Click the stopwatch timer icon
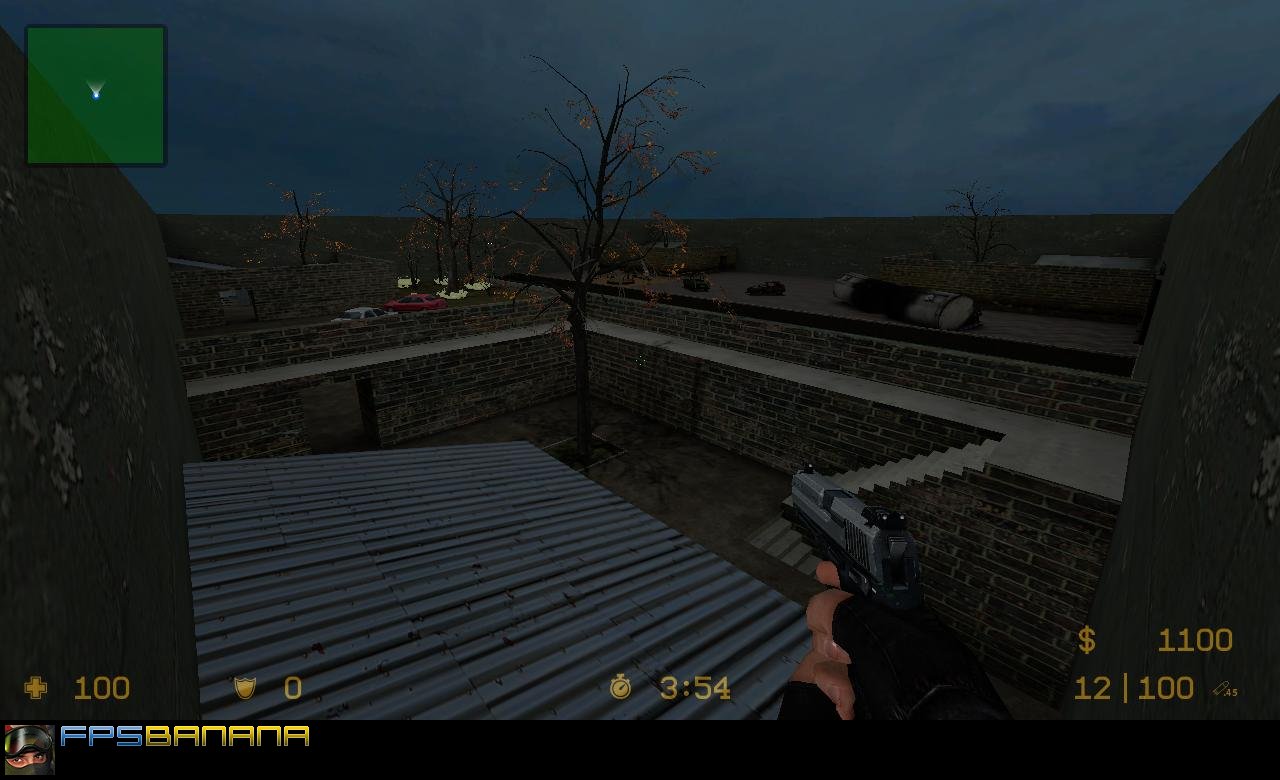Screen dimensions: 1280x780 click(x=622, y=687)
